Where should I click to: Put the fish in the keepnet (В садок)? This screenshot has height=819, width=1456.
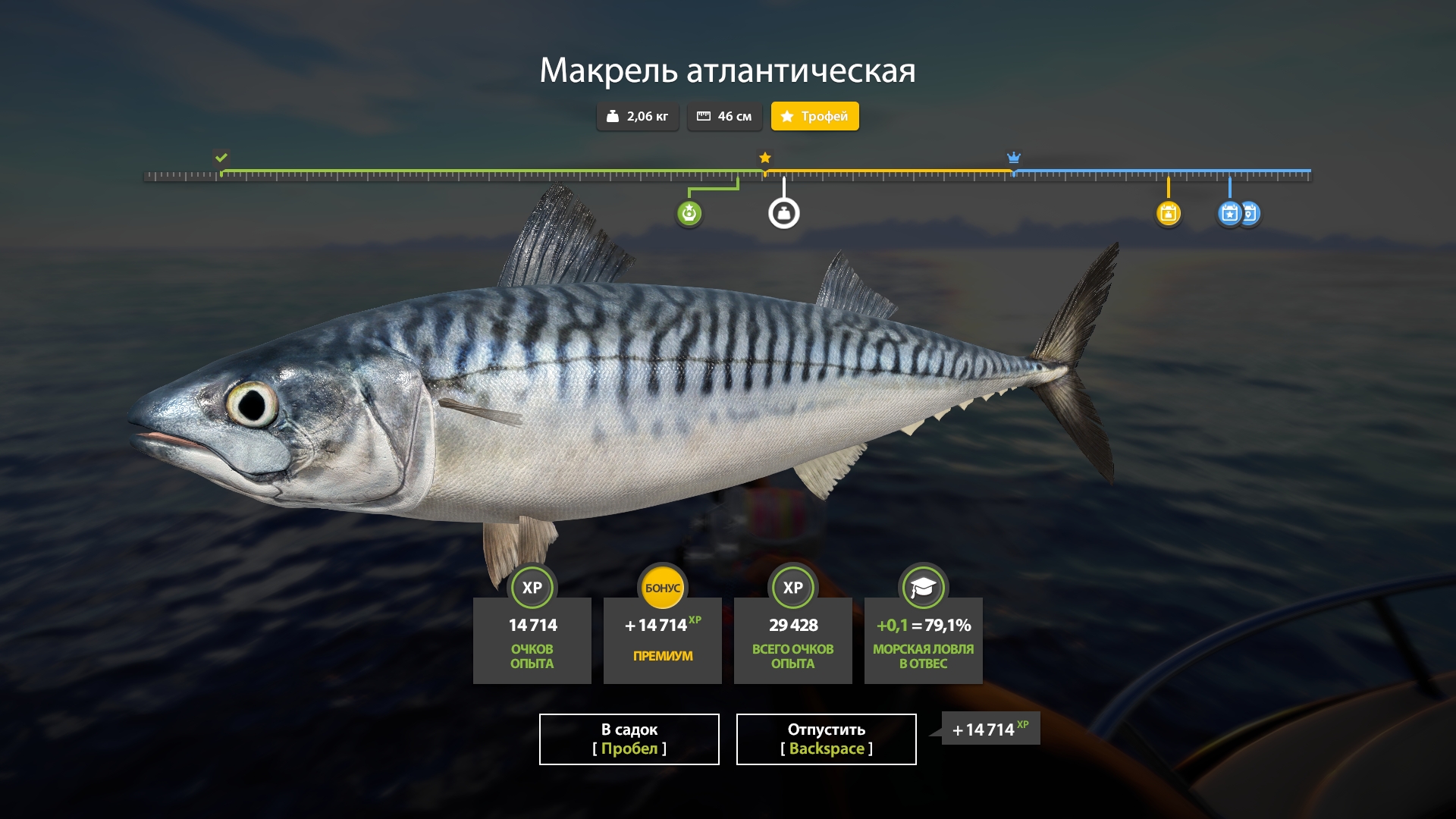coord(629,739)
